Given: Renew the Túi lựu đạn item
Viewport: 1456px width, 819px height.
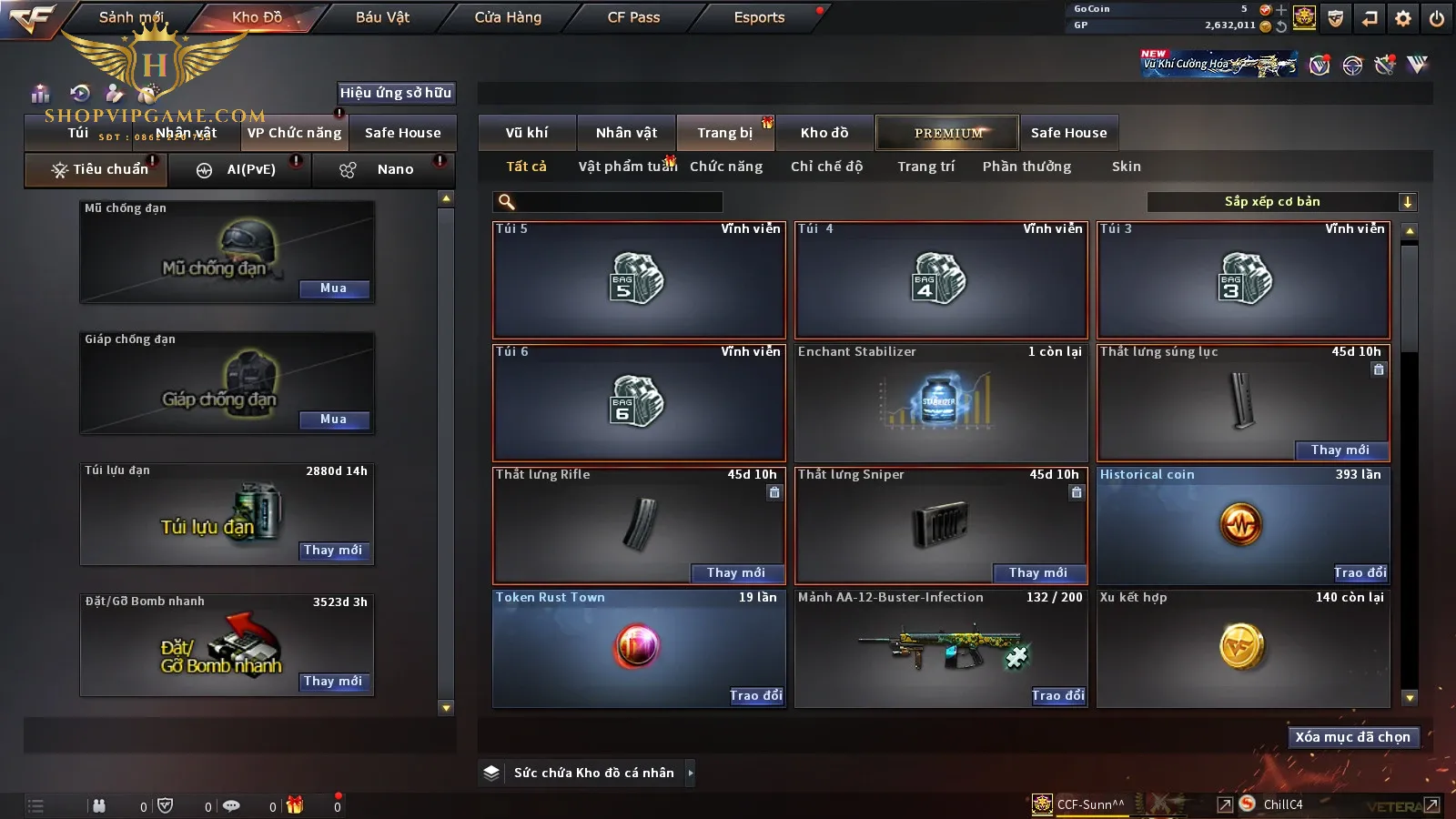Looking at the screenshot, I should 333,551.
